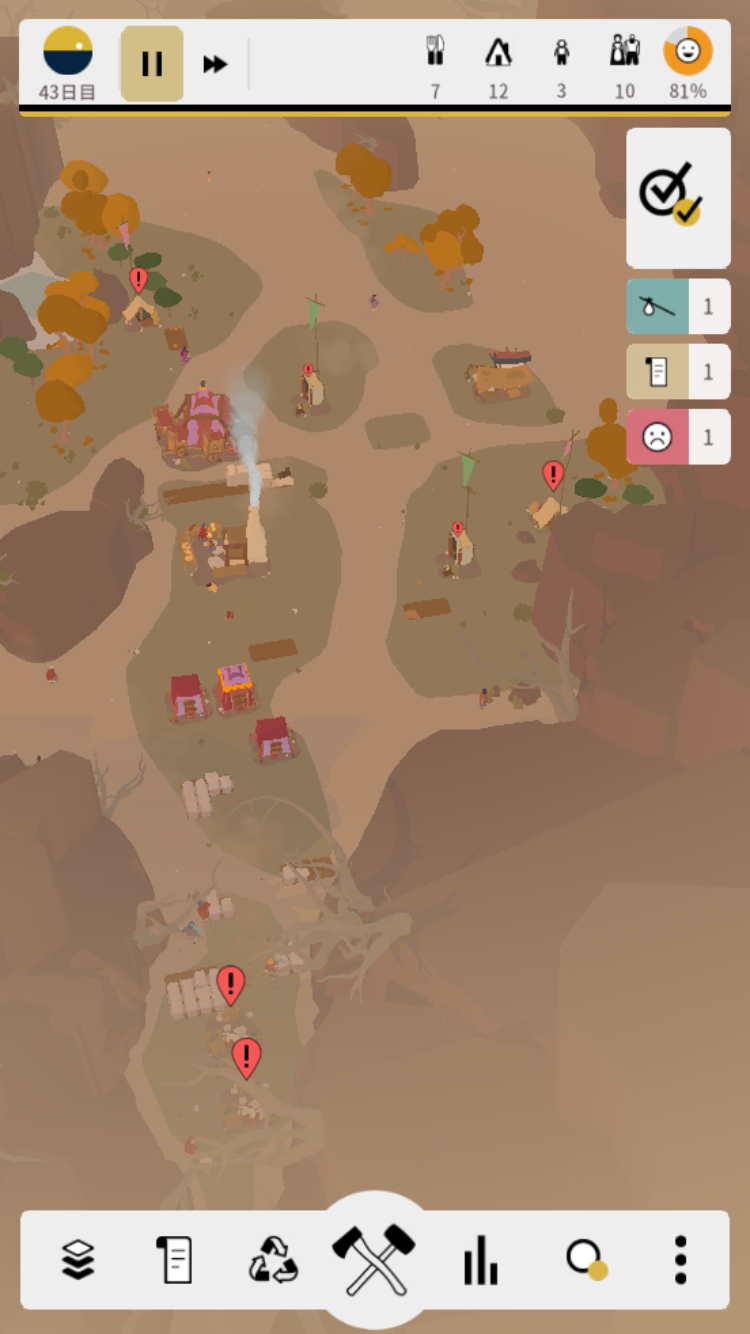
Task: Speed up time with the fast-forward arrows
Action: (215, 64)
